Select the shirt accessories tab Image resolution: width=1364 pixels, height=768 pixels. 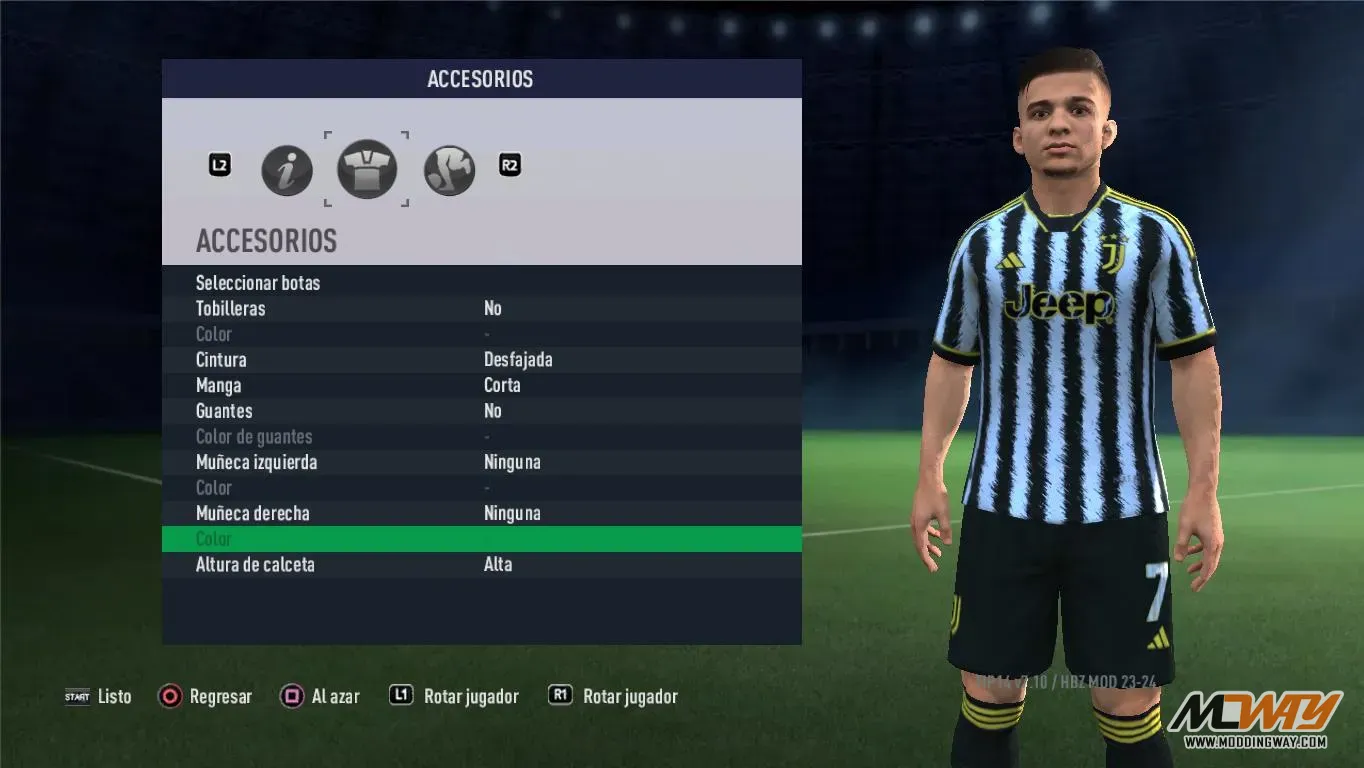coord(367,169)
